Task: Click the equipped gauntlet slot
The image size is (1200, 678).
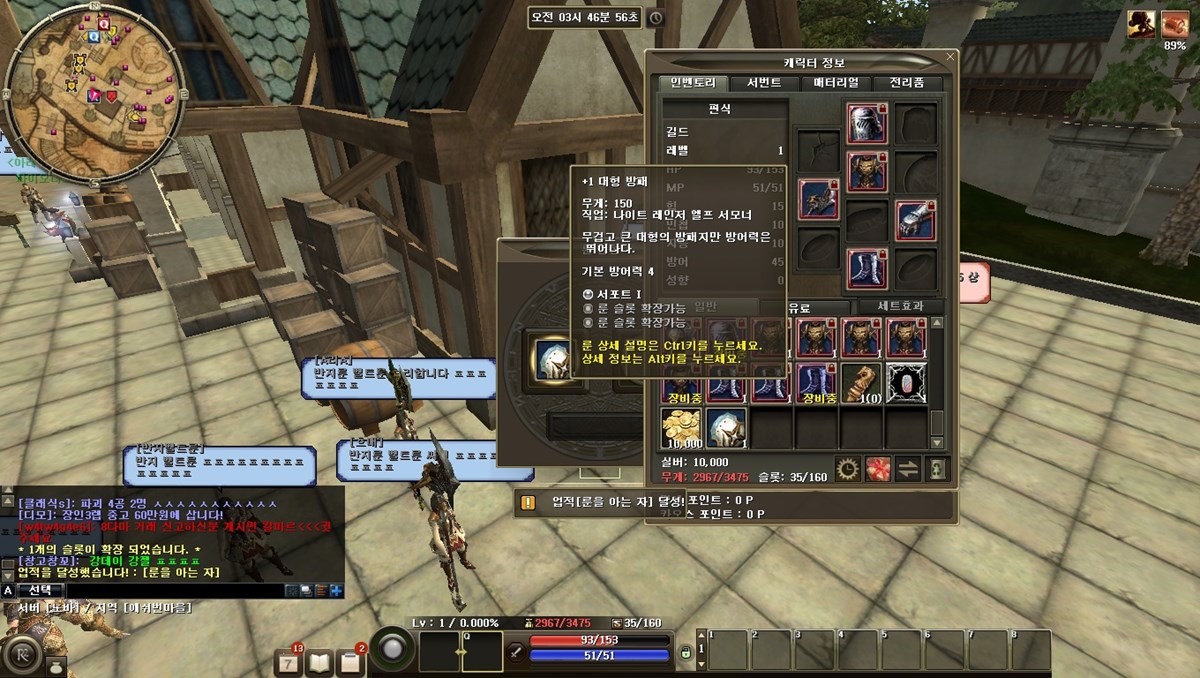Action: coord(915,221)
